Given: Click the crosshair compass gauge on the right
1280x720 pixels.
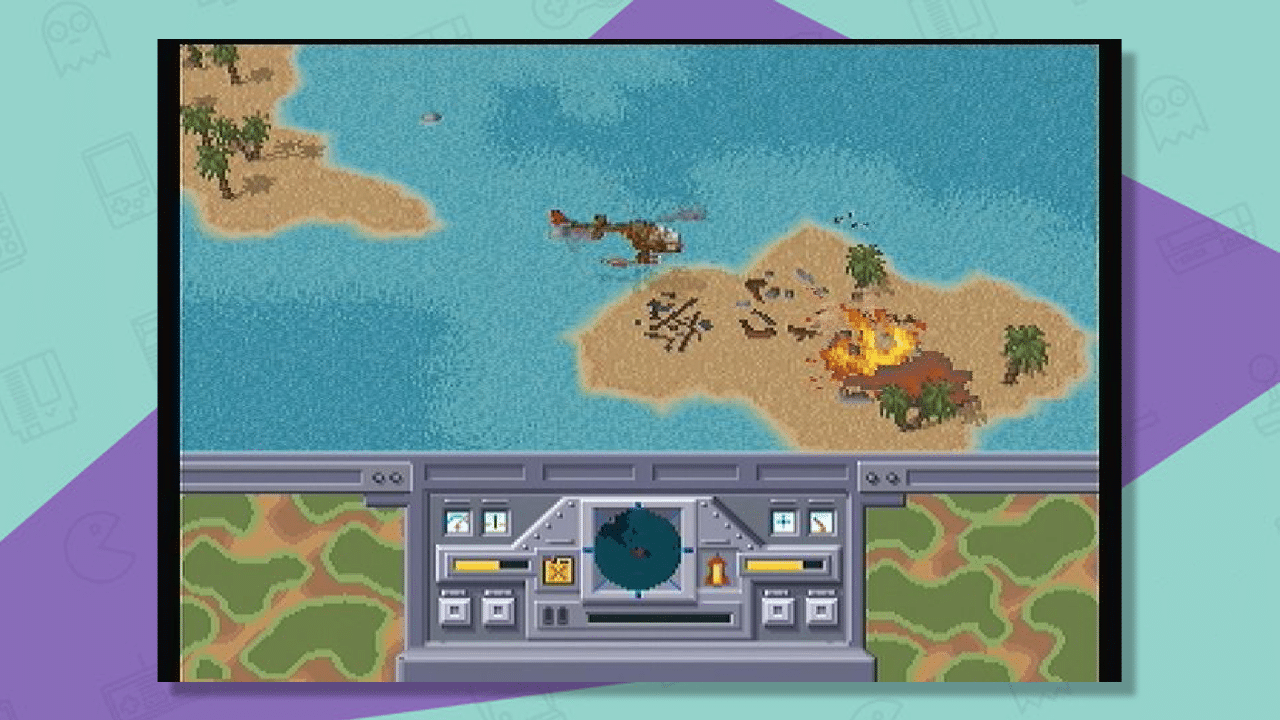Looking at the screenshot, I should (x=782, y=522).
